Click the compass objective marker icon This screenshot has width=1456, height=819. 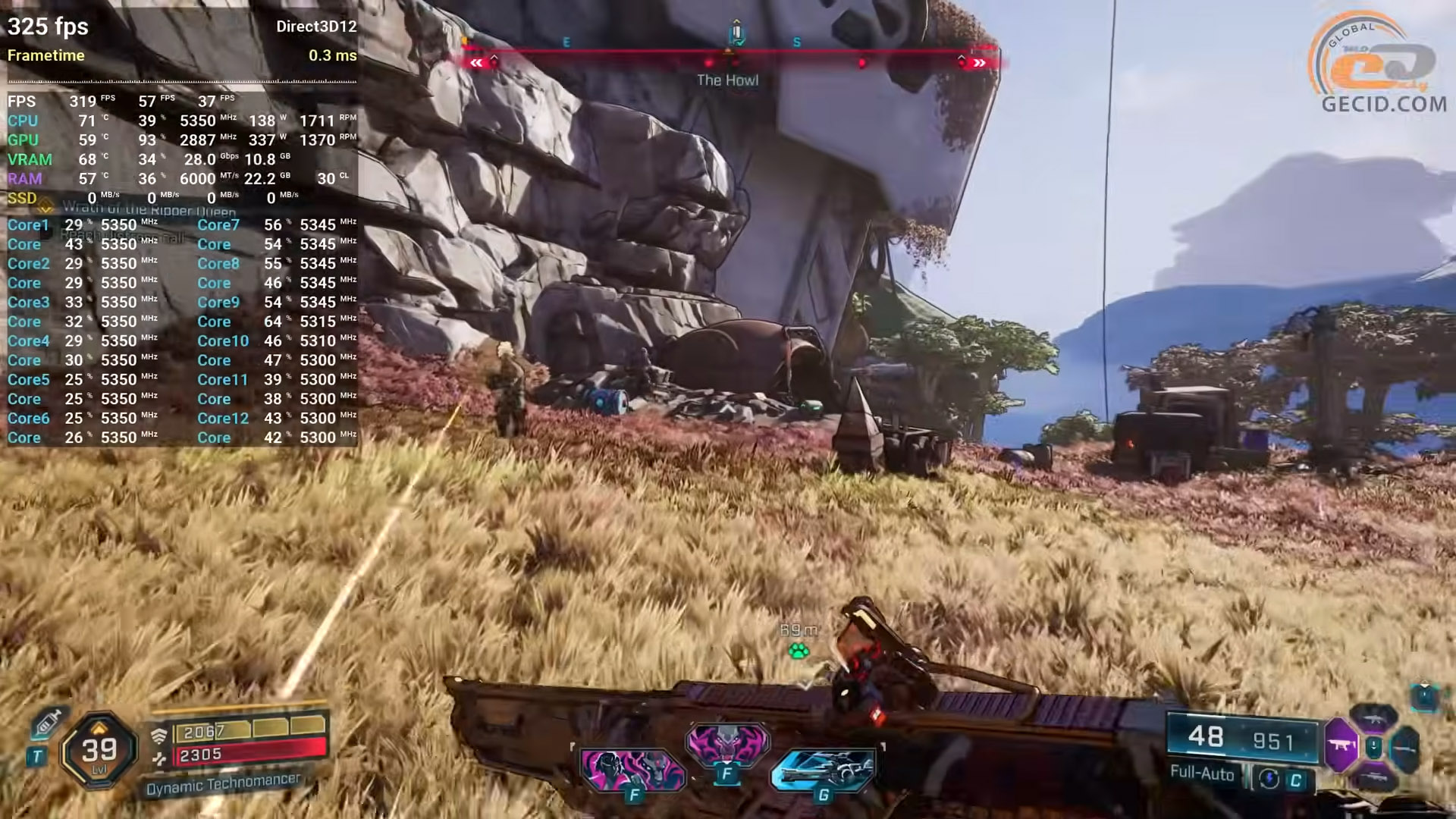[736, 34]
